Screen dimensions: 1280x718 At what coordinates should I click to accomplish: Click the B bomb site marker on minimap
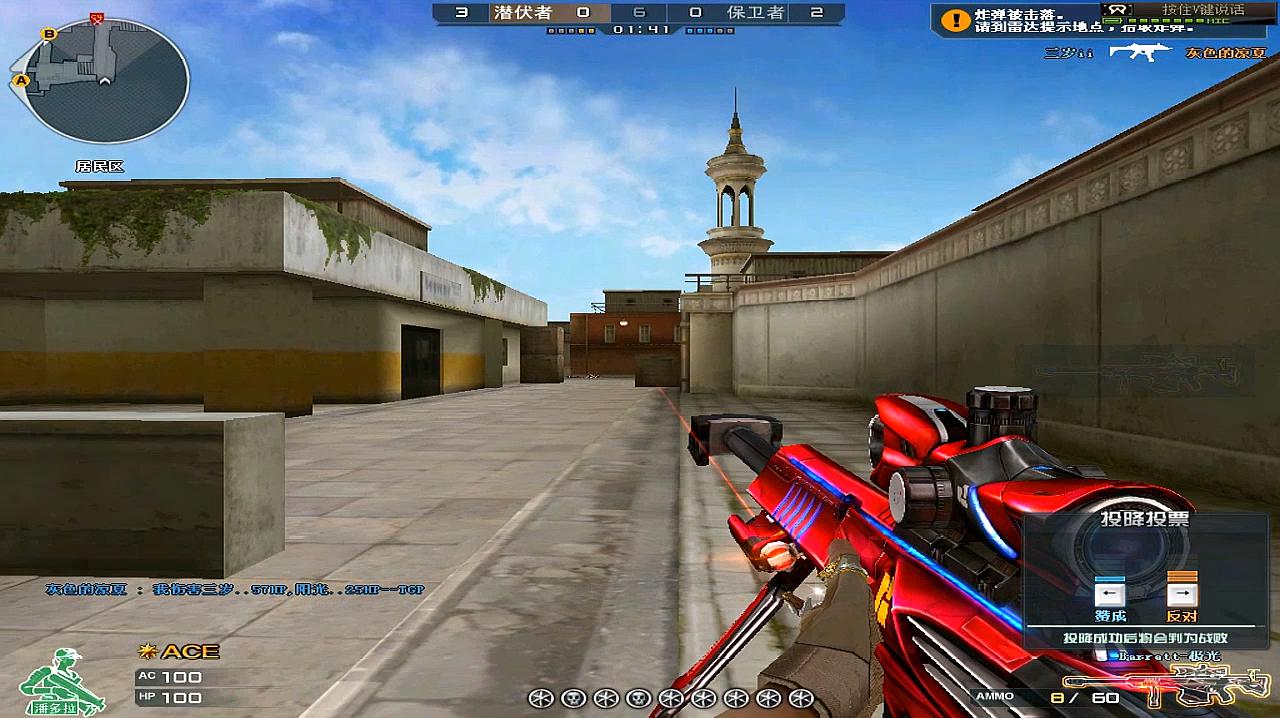tap(48, 34)
